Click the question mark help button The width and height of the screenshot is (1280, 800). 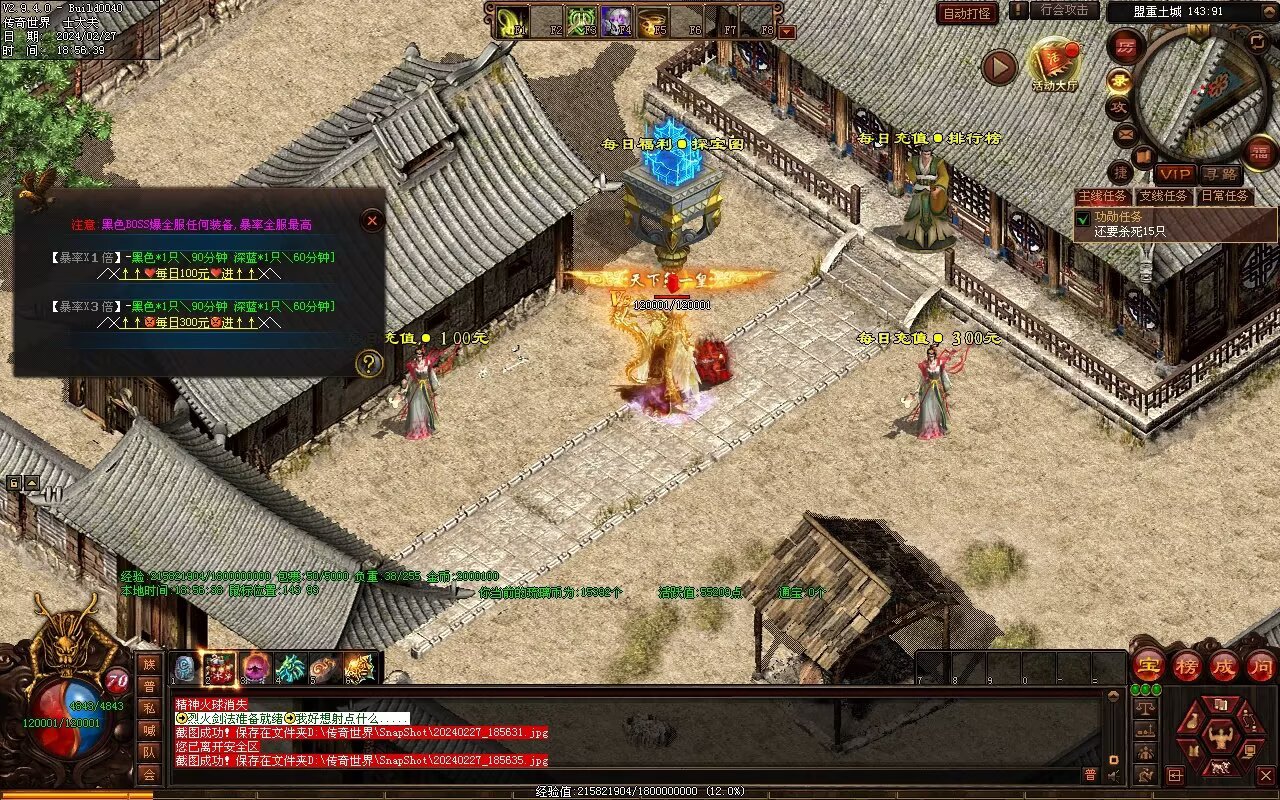coord(369,363)
